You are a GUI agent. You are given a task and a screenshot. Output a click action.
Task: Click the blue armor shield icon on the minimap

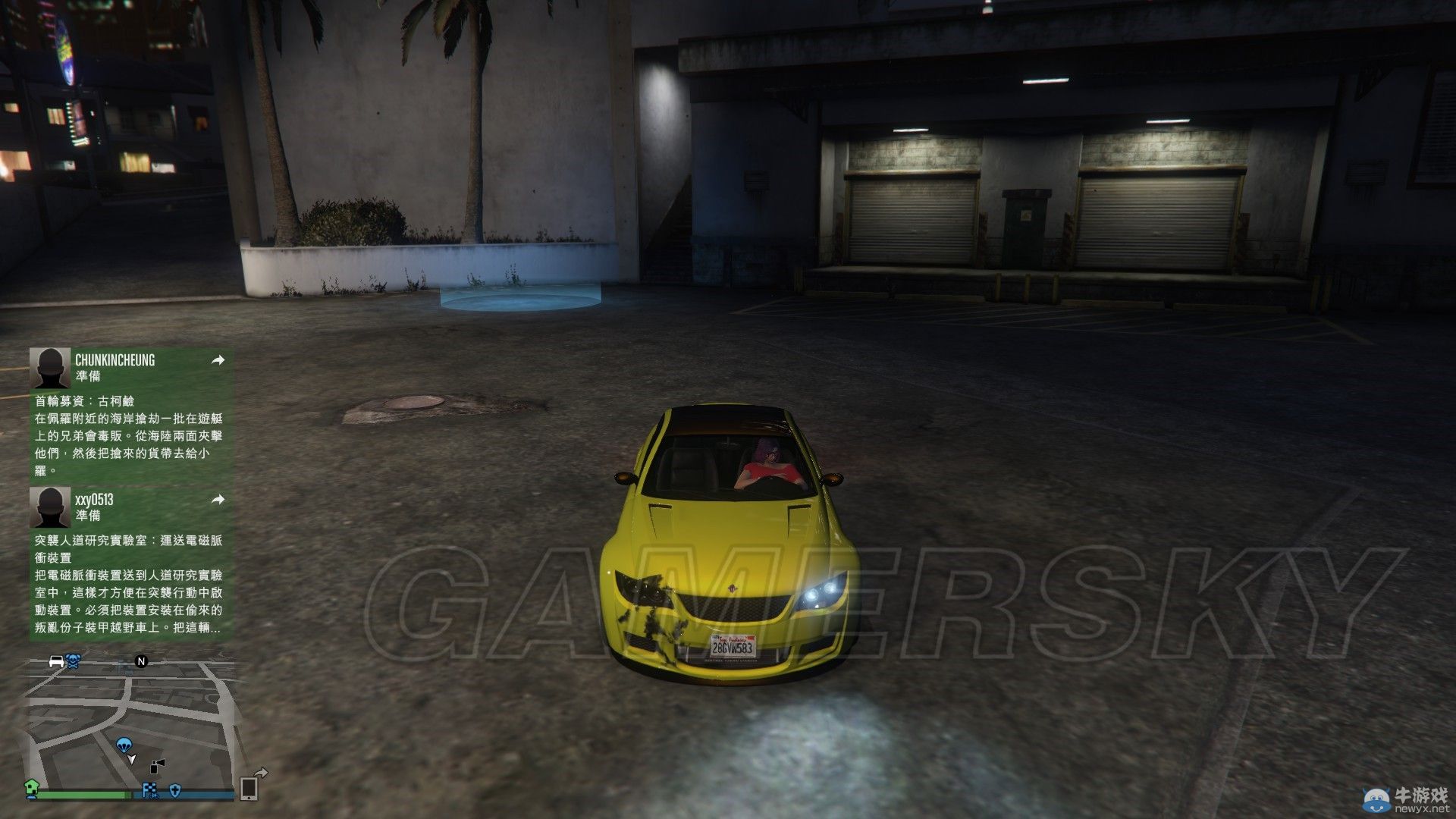tap(175, 791)
